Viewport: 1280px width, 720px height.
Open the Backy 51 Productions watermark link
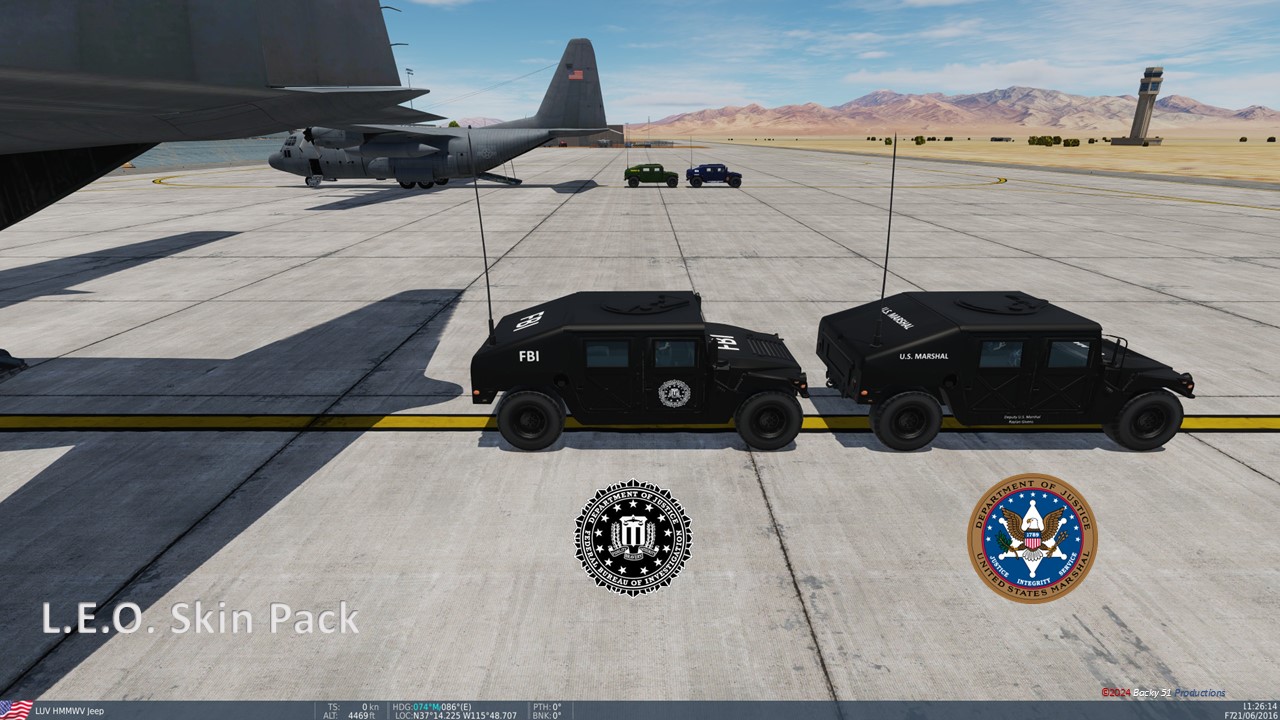[1165, 691]
